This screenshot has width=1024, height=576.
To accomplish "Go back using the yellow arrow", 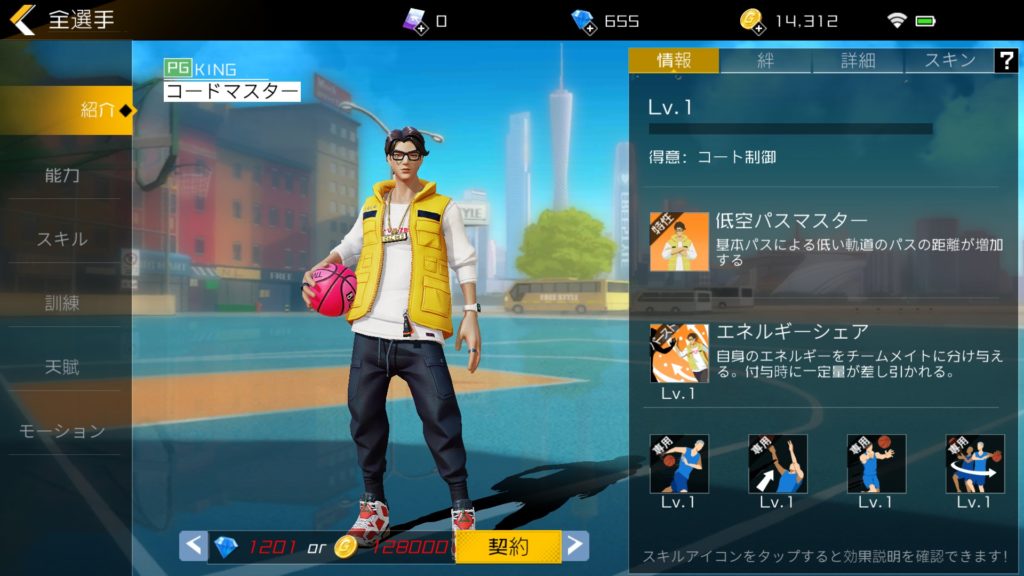I will [23, 19].
